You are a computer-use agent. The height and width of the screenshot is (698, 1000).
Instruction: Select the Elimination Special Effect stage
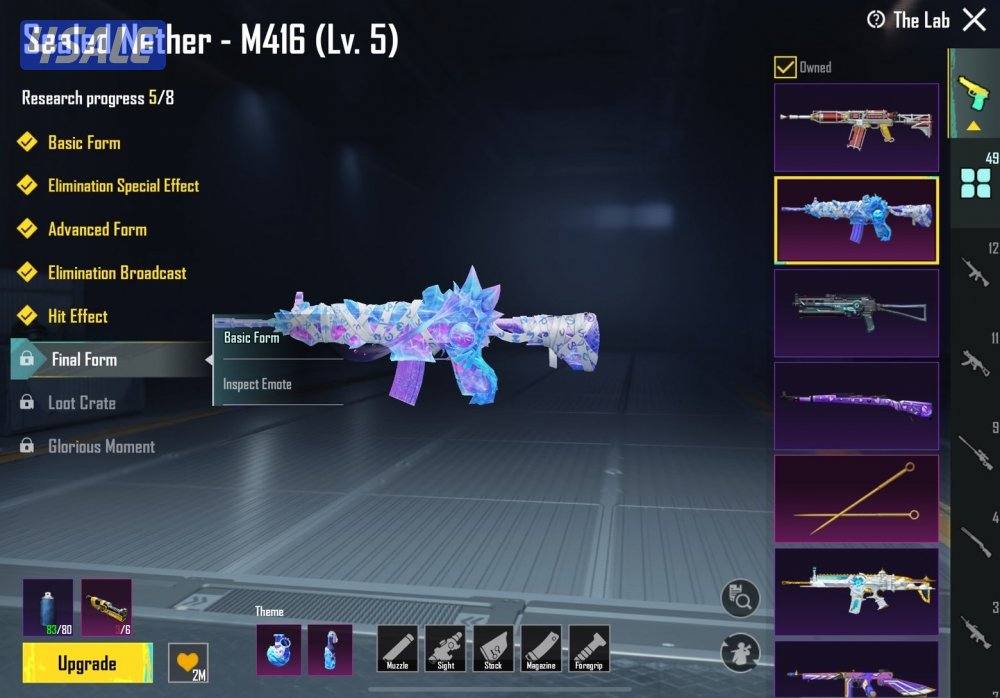[123, 186]
